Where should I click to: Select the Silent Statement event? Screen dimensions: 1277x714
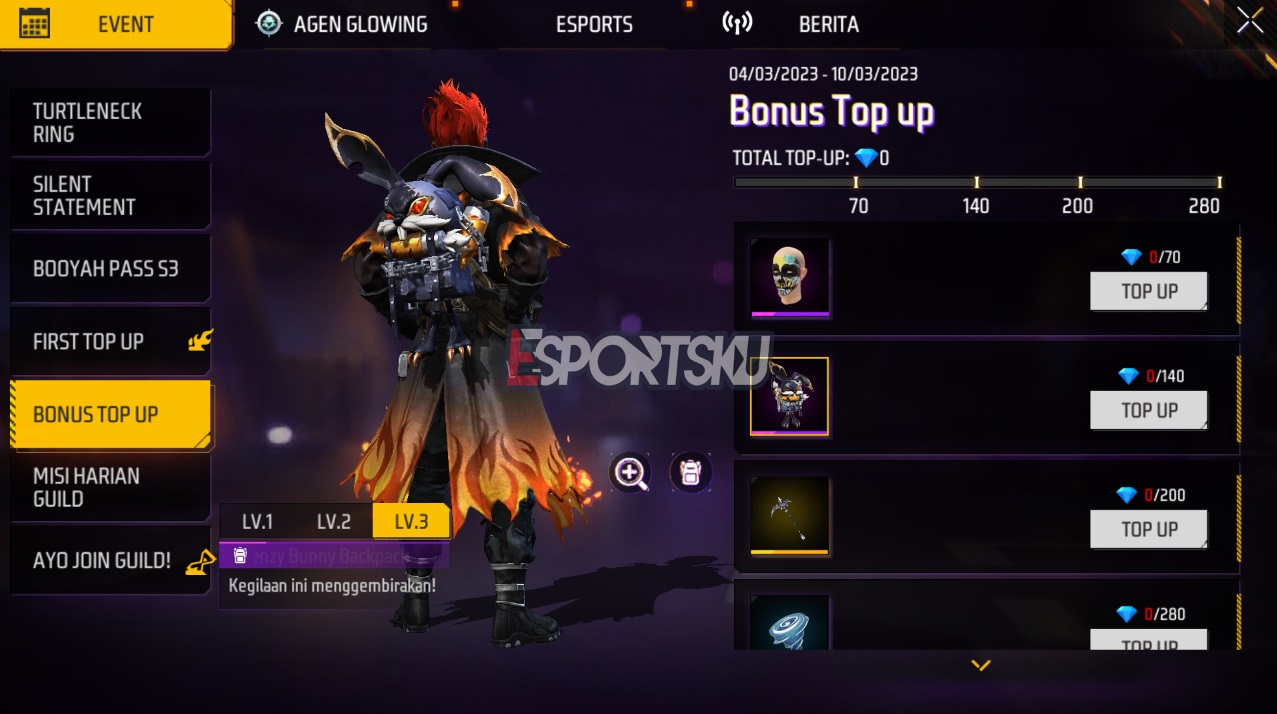pos(109,195)
